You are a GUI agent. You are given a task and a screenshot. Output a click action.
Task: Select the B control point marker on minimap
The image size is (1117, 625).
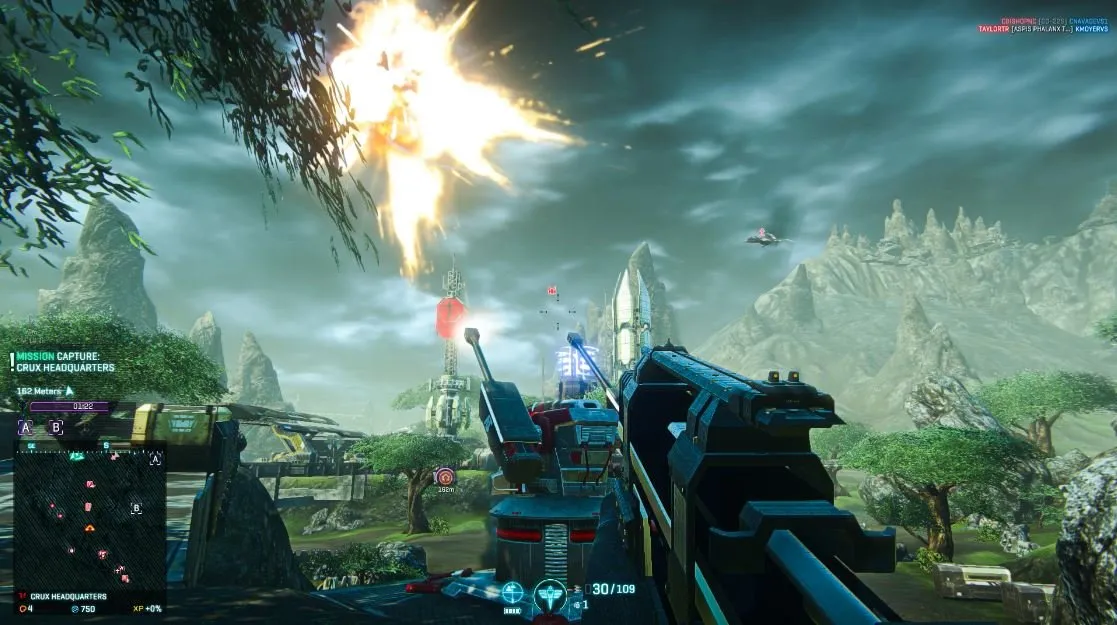pyautogui.click(x=136, y=508)
